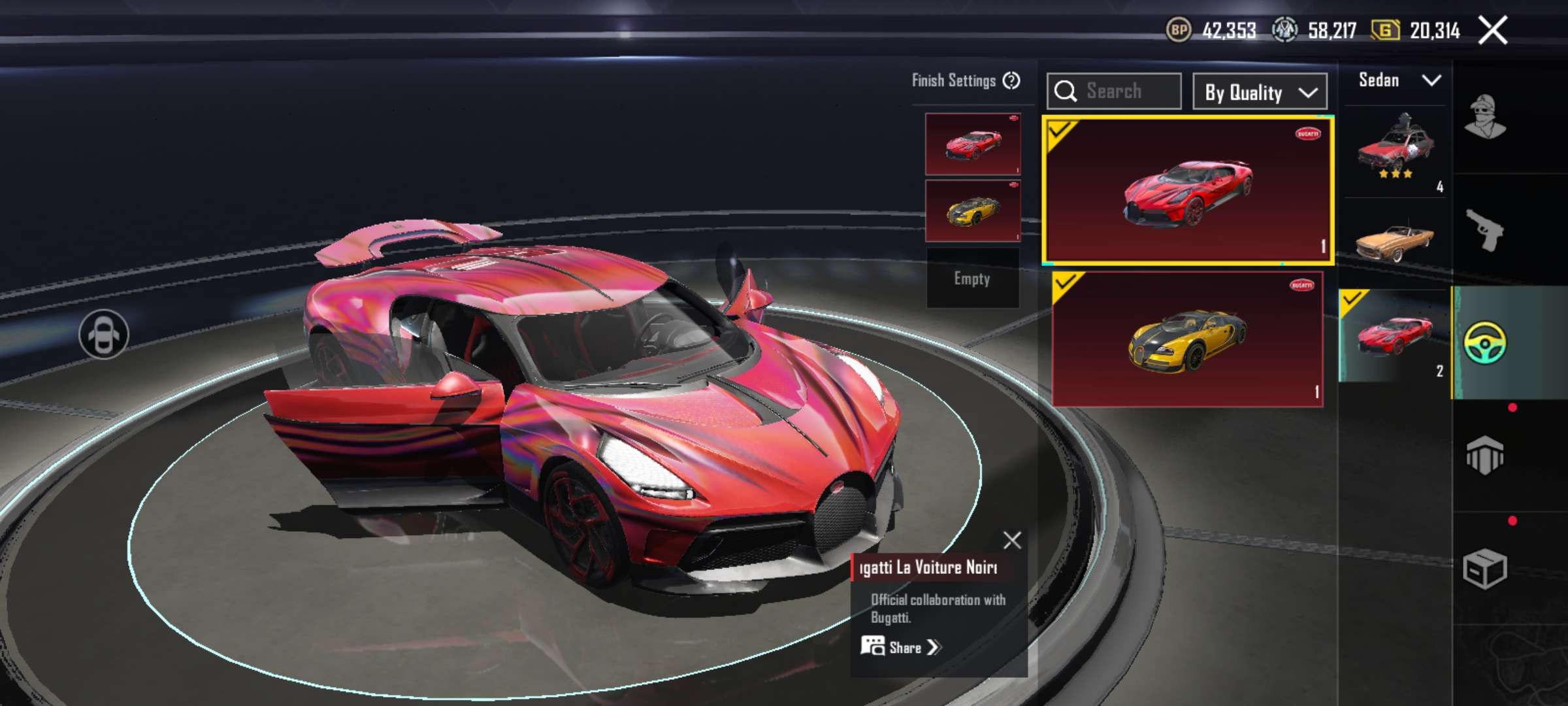
Task: Choose the yellow finish settings slot
Action: click(x=972, y=211)
